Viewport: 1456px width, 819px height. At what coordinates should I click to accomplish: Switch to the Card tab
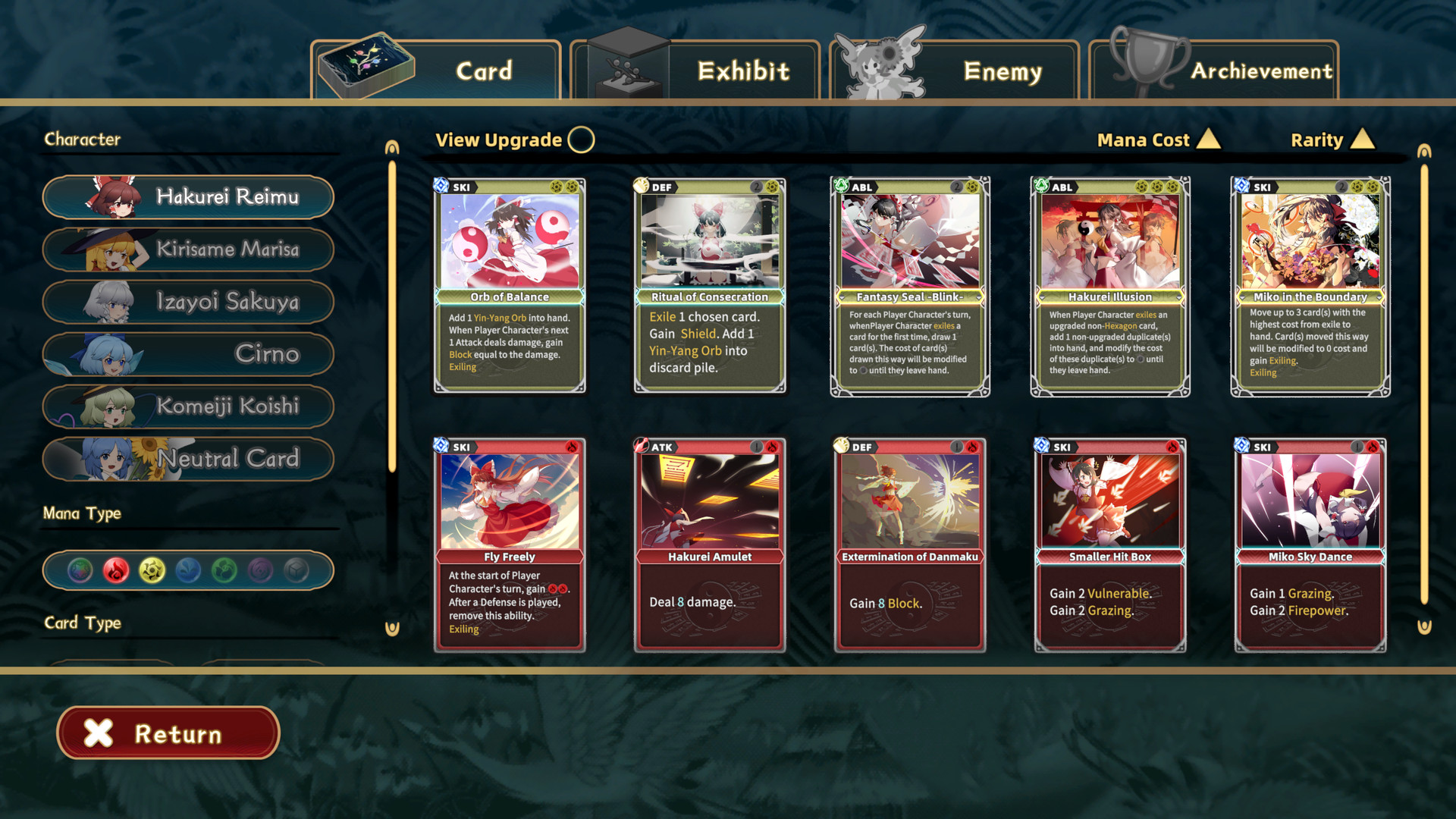click(x=482, y=71)
